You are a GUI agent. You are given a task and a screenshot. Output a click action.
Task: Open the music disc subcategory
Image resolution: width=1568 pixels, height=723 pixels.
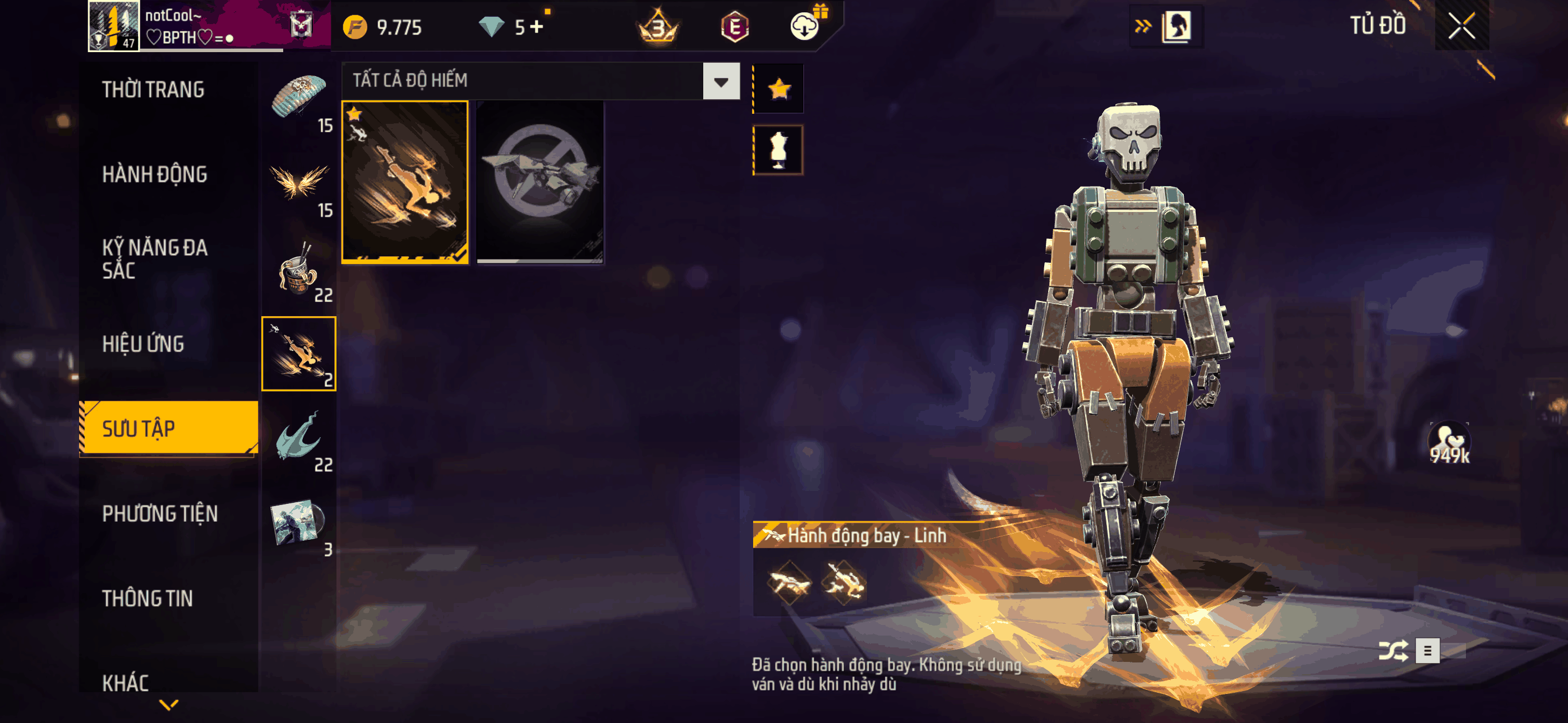pyautogui.click(x=298, y=523)
